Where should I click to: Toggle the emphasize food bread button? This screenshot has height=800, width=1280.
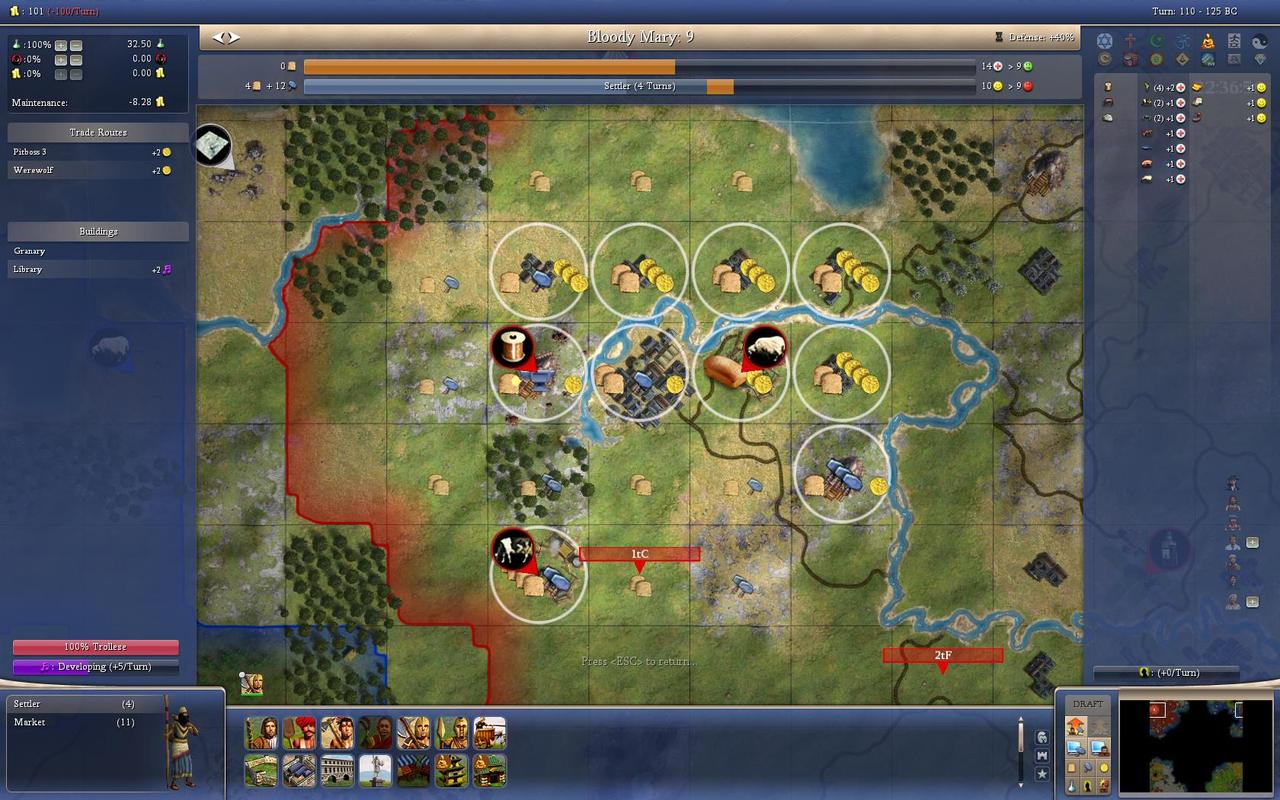click(x=1070, y=767)
